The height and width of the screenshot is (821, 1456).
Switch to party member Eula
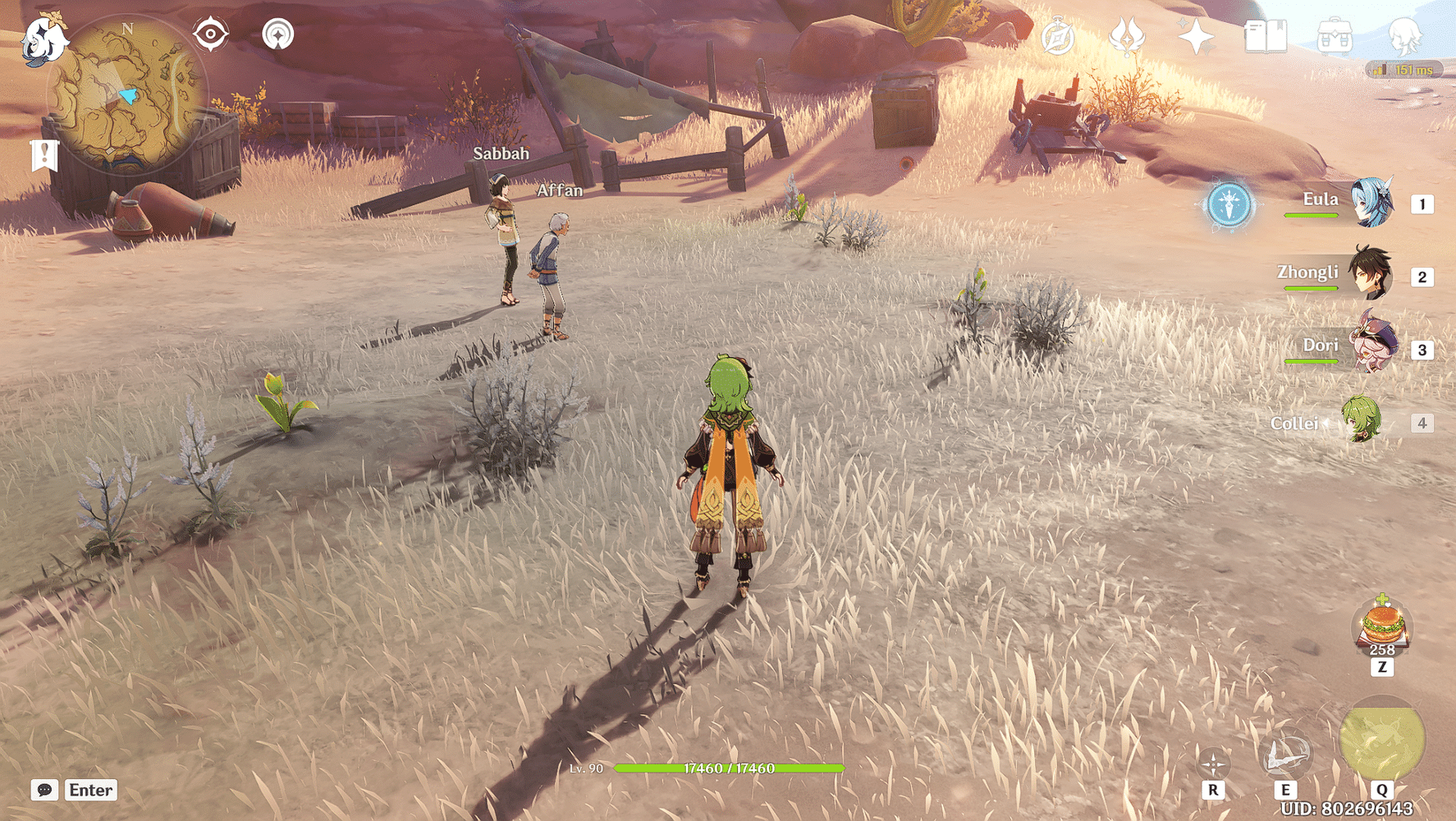point(1371,203)
